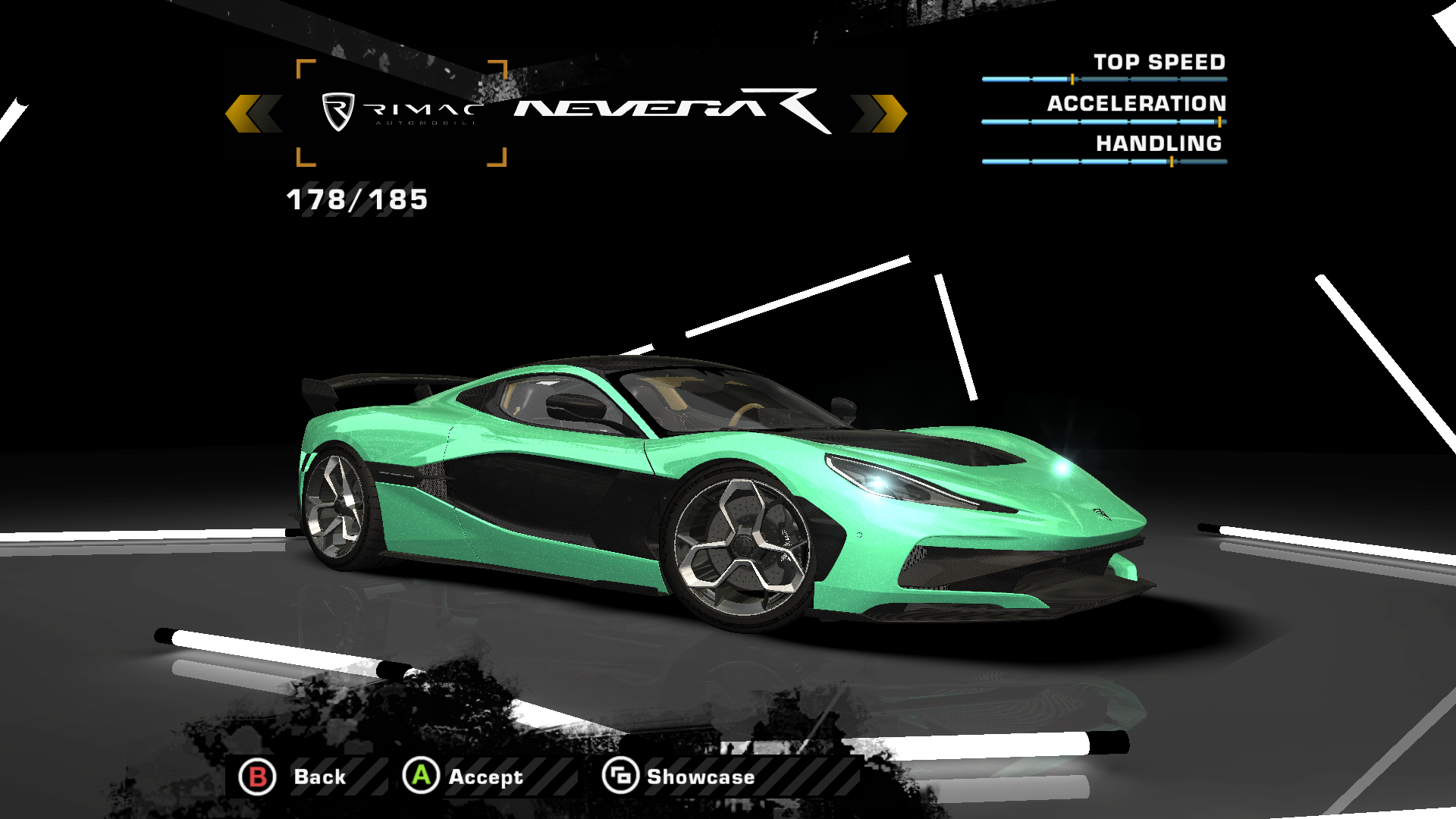The width and height of the screenshot is (1456, 819).
Task: Advance to the next car with right arrow
Action: (x=878, y=114)
